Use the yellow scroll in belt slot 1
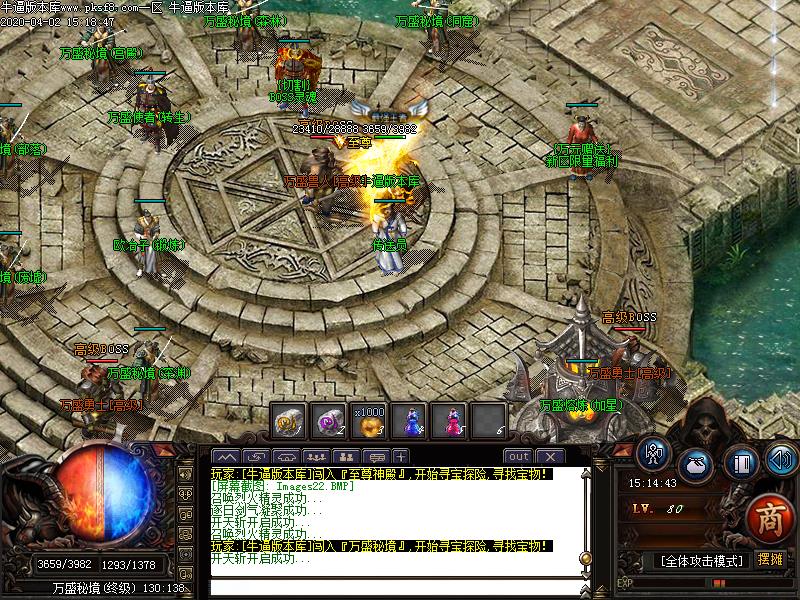 tap(288, 421)
